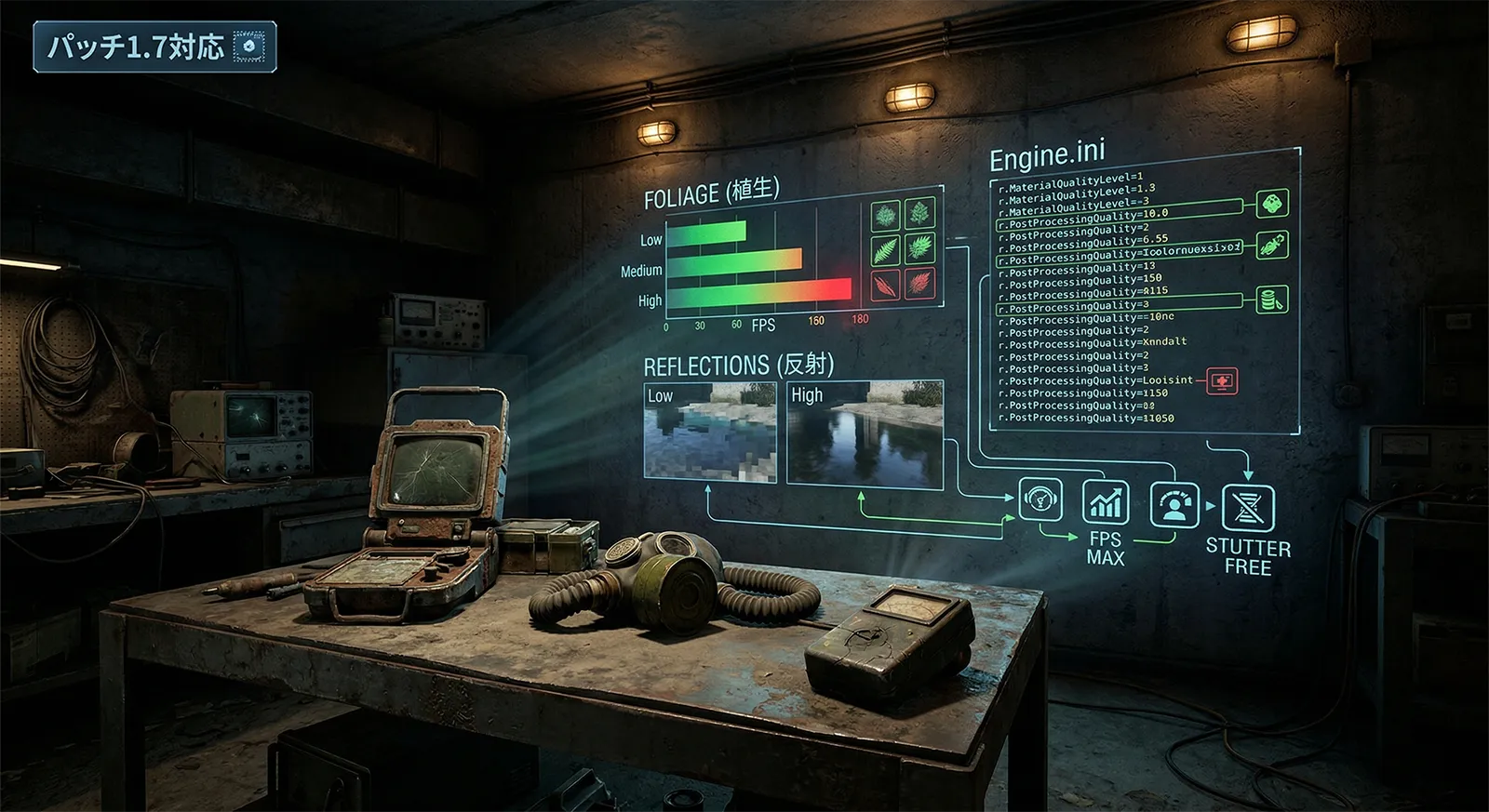
Task: Activate the Stutter Free crossed hourglass icon
Action: (1247, 508)
